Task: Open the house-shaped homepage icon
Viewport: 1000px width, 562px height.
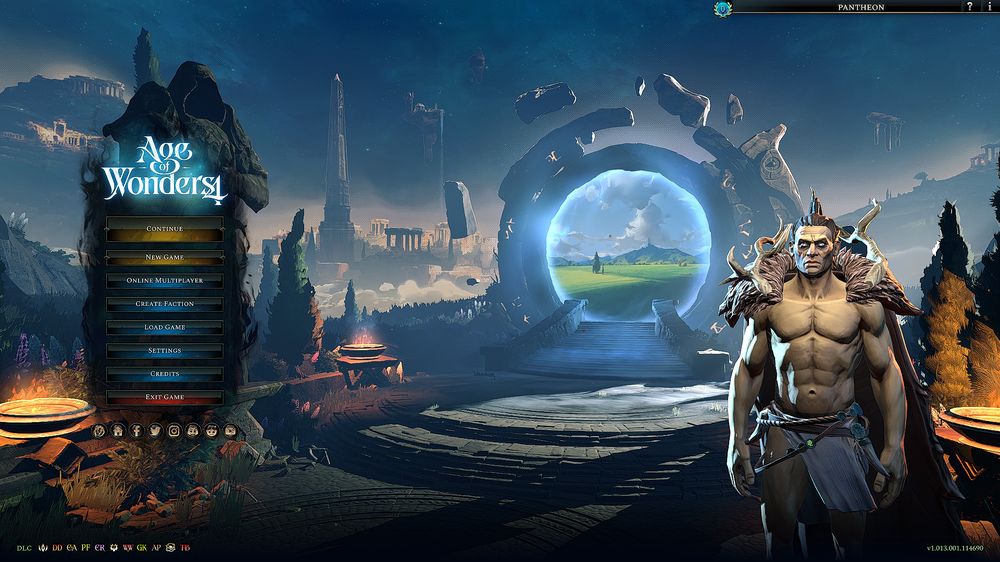Action: click(x=118, y=430)
